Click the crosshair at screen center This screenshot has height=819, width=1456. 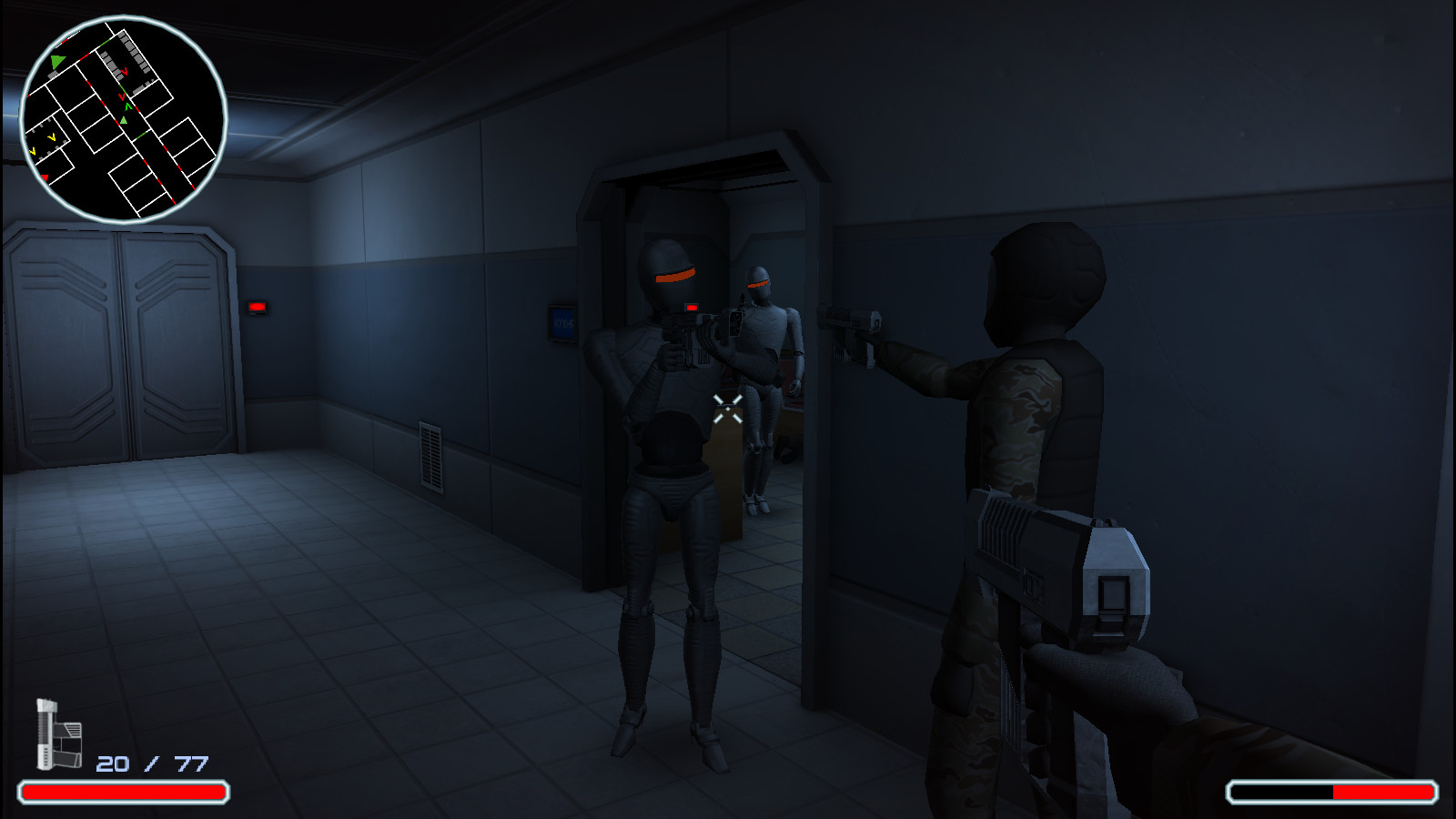click(x=728, y=409)
